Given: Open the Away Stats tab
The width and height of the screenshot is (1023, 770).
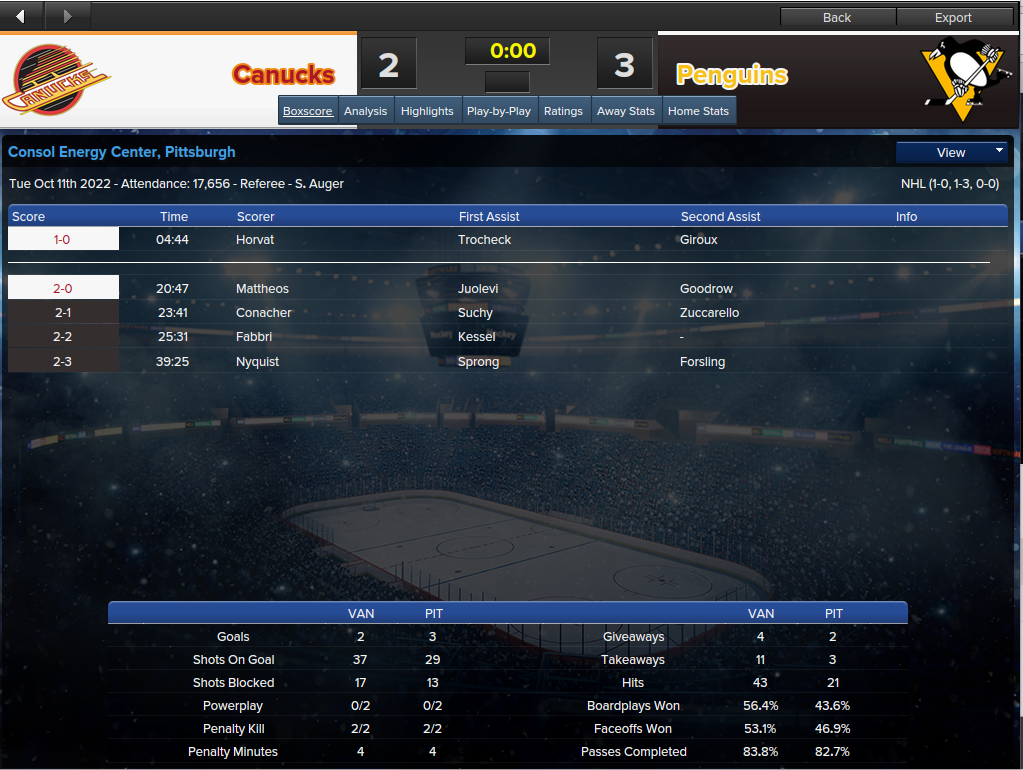Looking at the screenshot, I should 626,111.
